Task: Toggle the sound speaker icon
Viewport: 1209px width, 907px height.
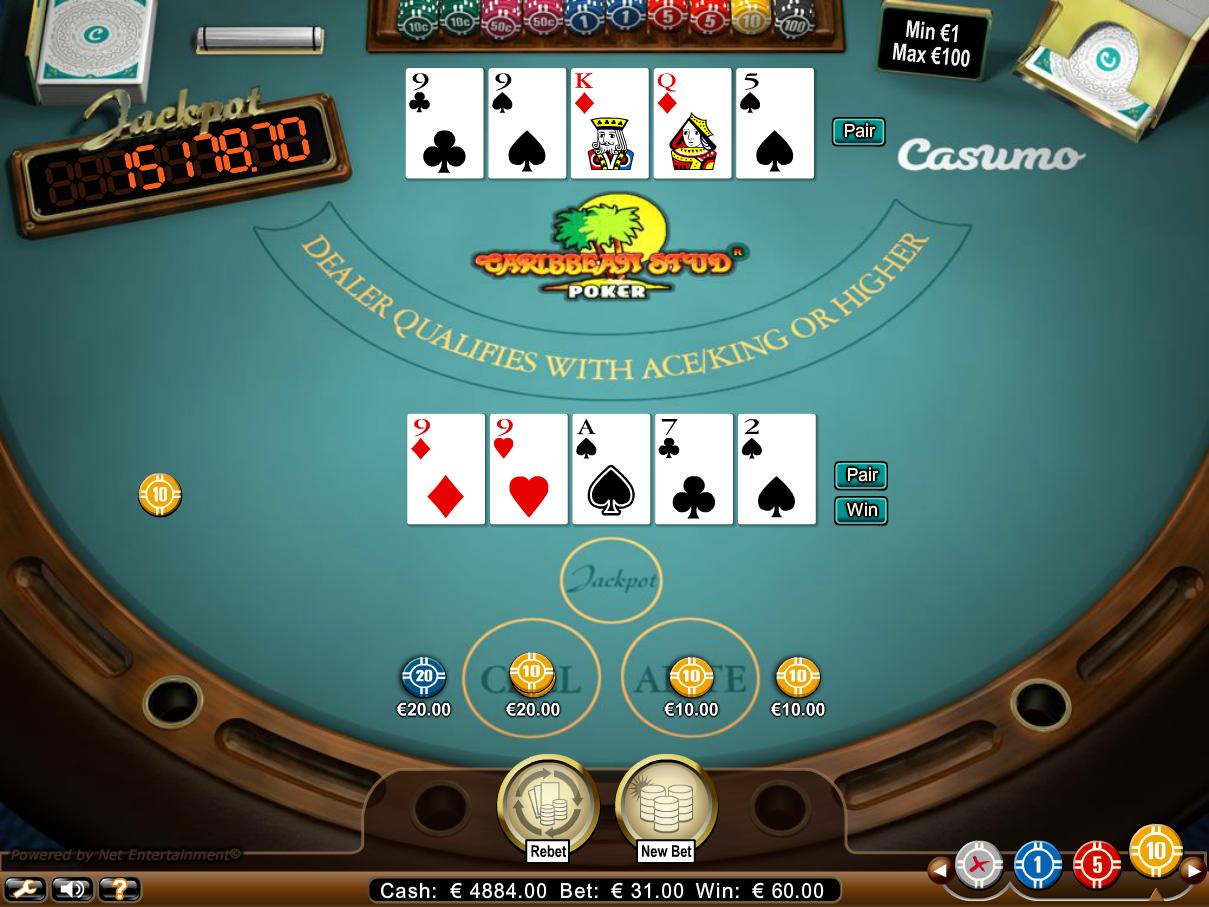Action: (71, 888)
